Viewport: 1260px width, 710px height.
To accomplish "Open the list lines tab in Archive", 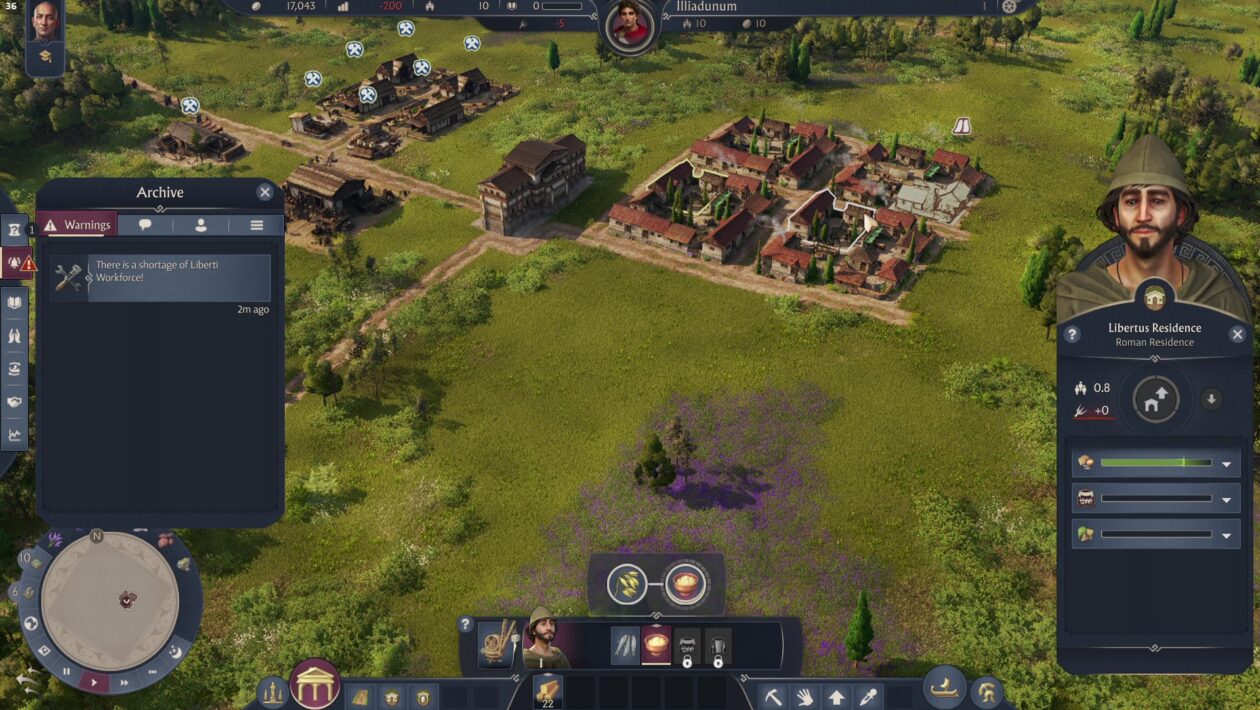I will [x=257, y=225].
